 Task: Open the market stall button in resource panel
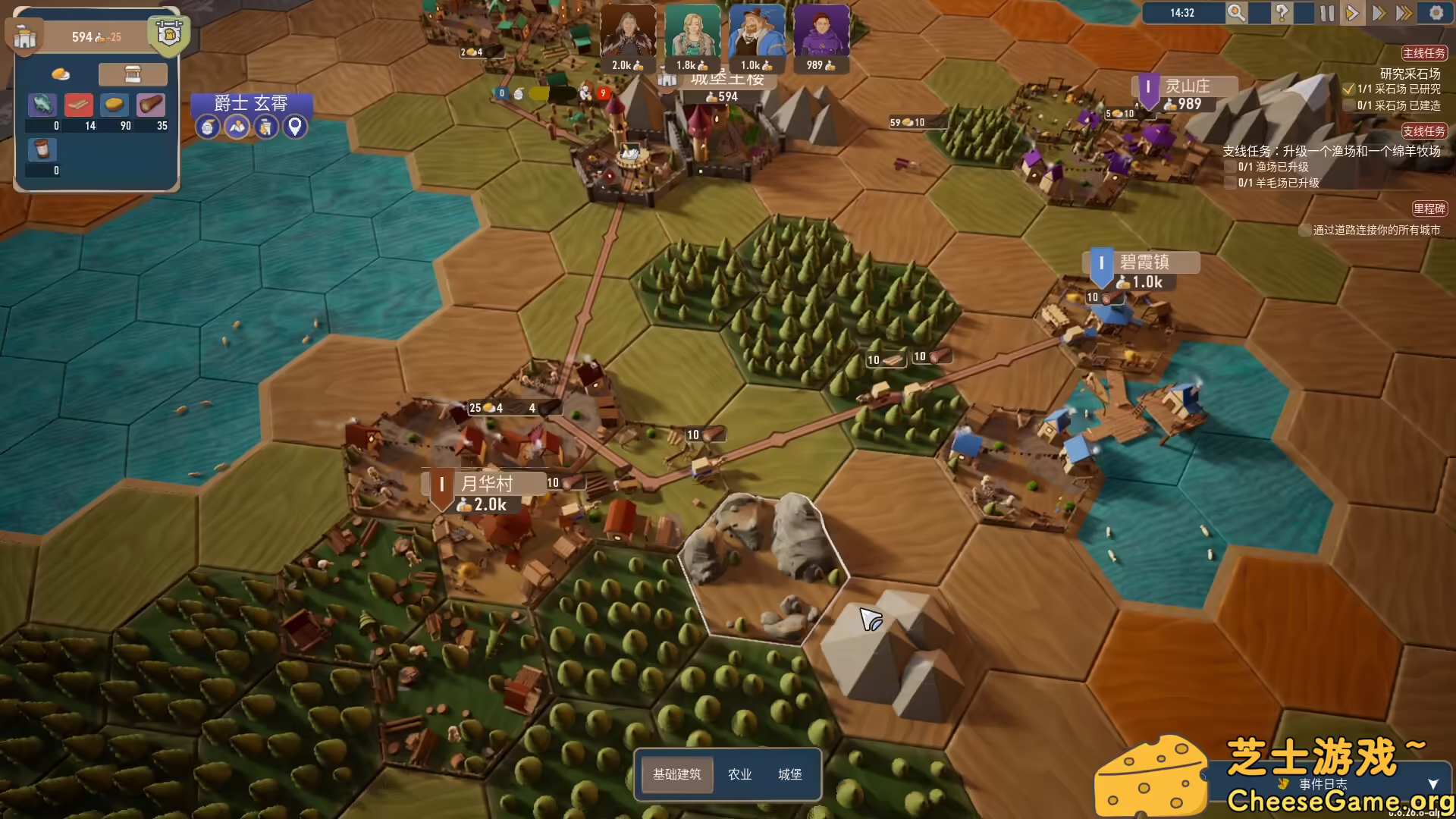click(x=133, y=74)
